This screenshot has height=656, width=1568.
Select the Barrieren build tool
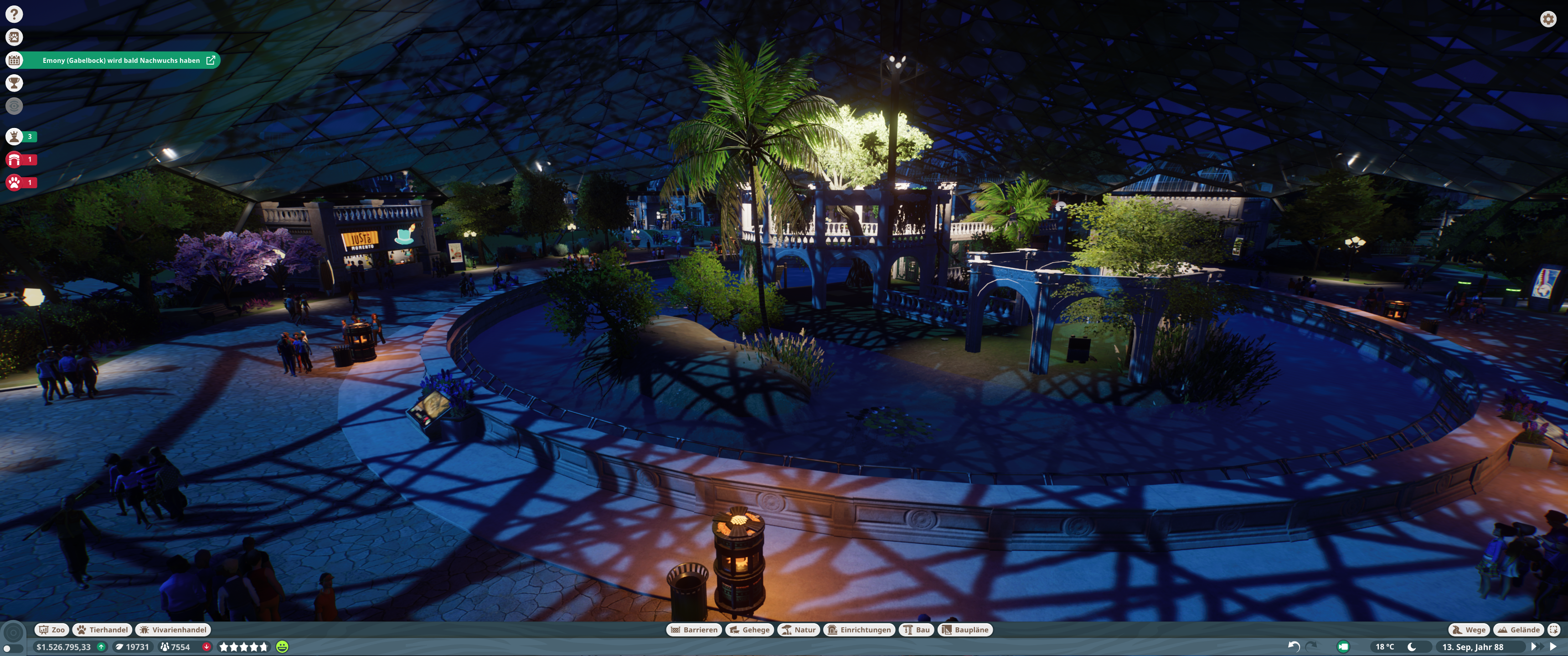point(694,630)
